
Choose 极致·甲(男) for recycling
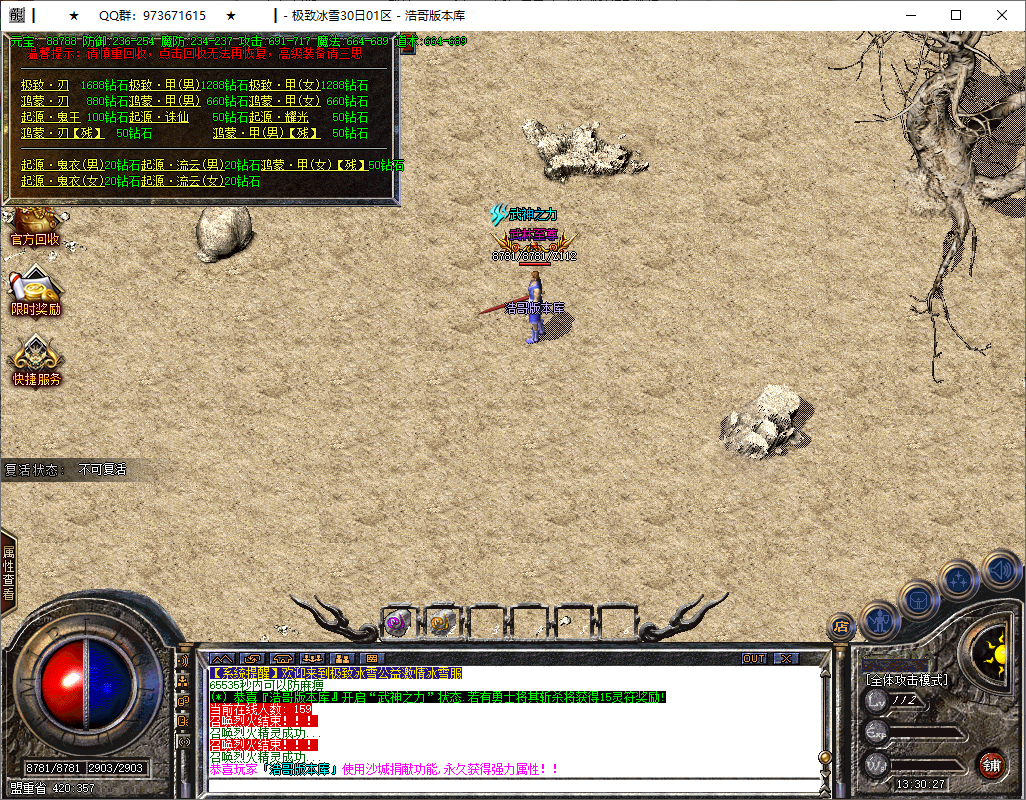165,86
